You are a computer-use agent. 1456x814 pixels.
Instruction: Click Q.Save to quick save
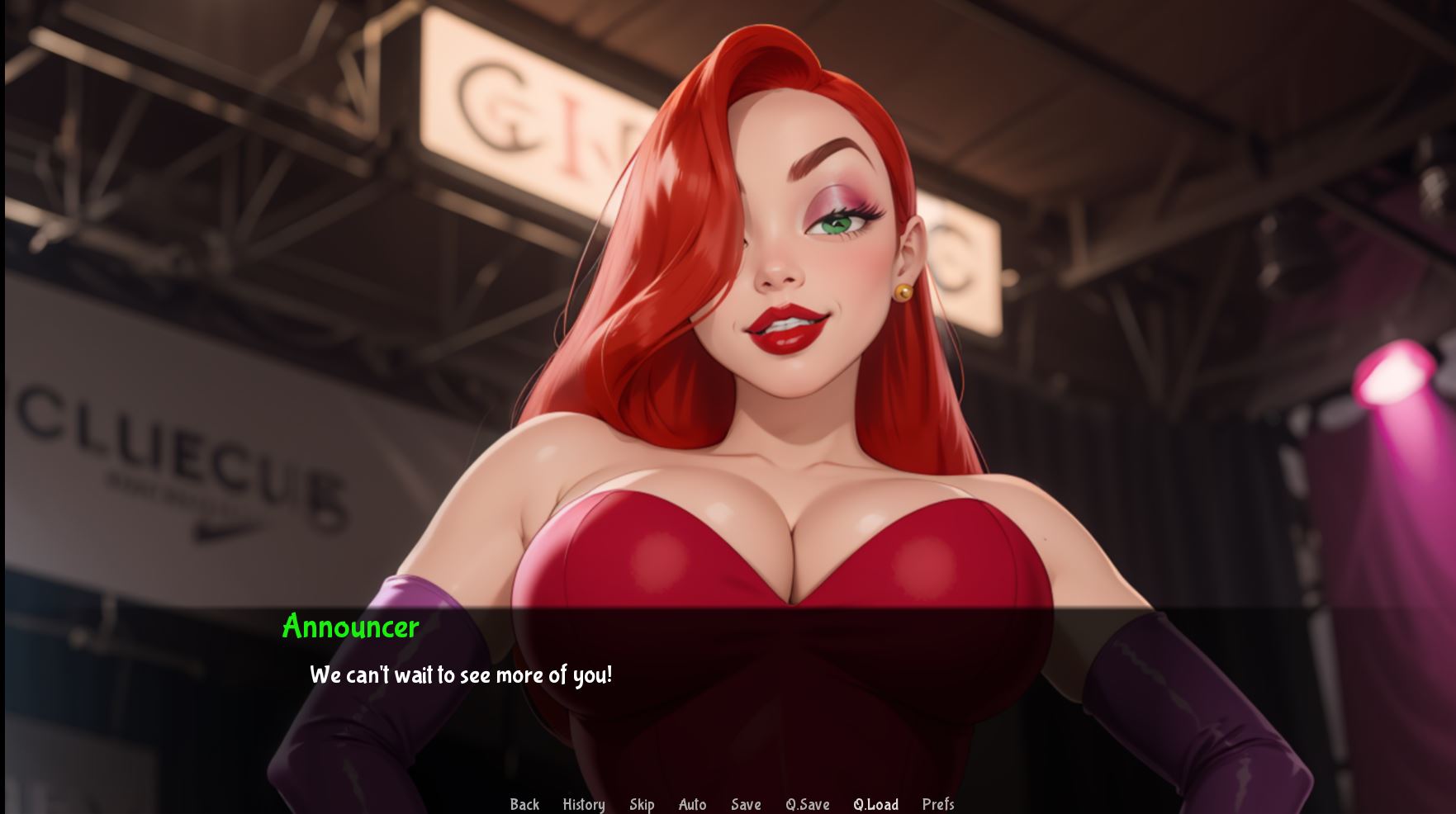click(x=807, y=804)
